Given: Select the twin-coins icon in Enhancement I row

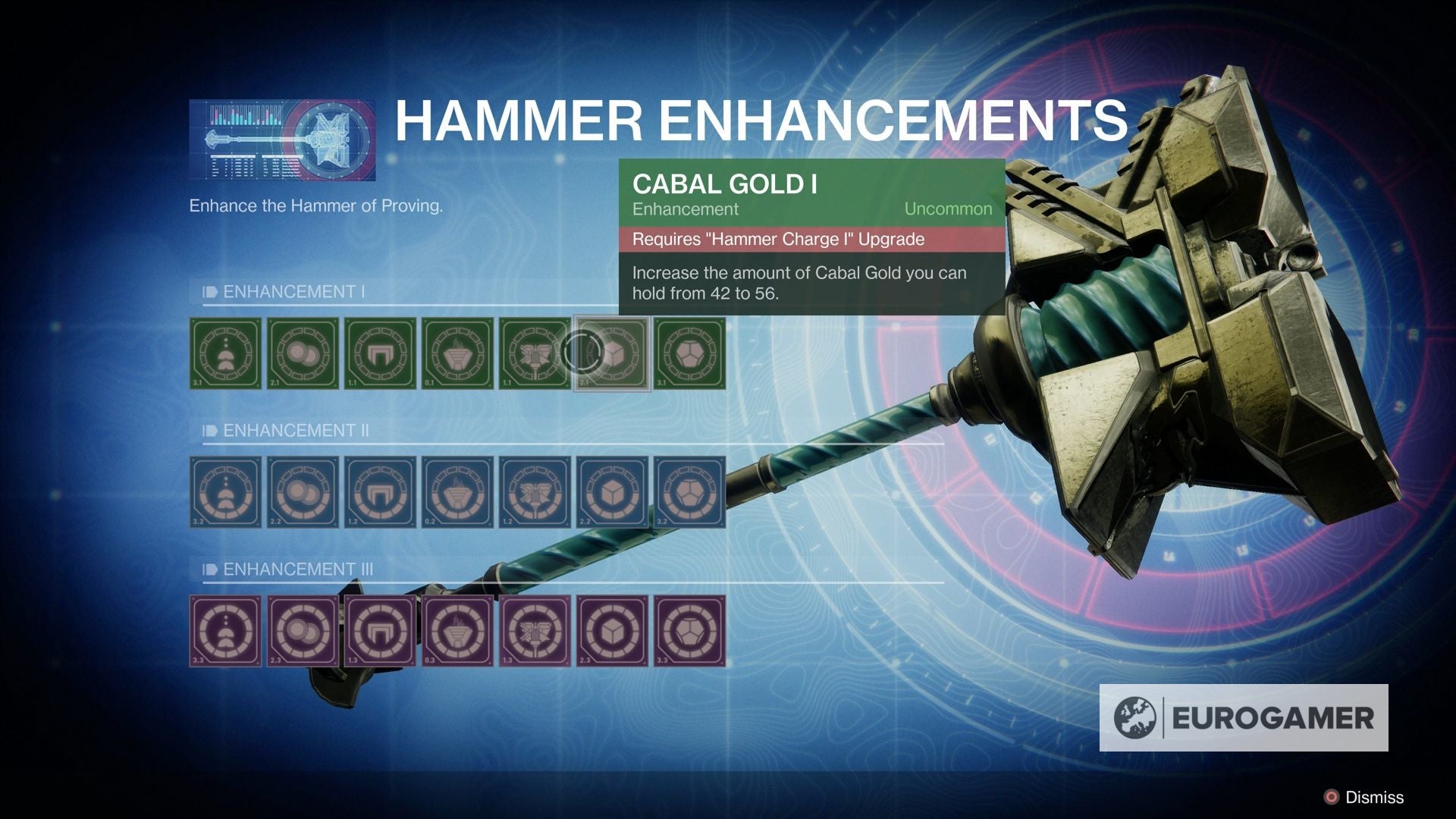Looking at the screenshot, I should click(303, 353).
